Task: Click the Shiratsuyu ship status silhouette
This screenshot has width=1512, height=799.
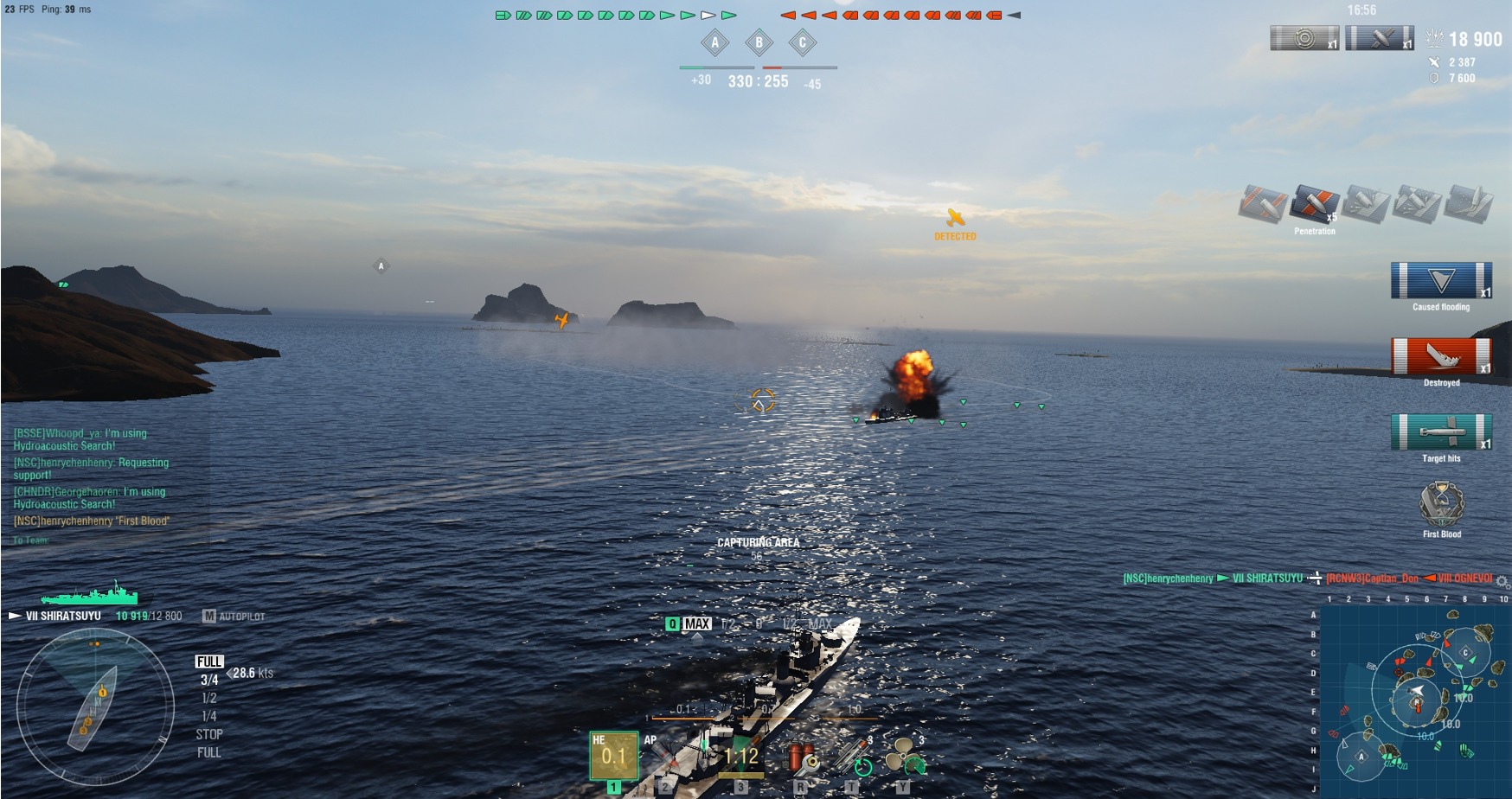Action: [90, 595]
